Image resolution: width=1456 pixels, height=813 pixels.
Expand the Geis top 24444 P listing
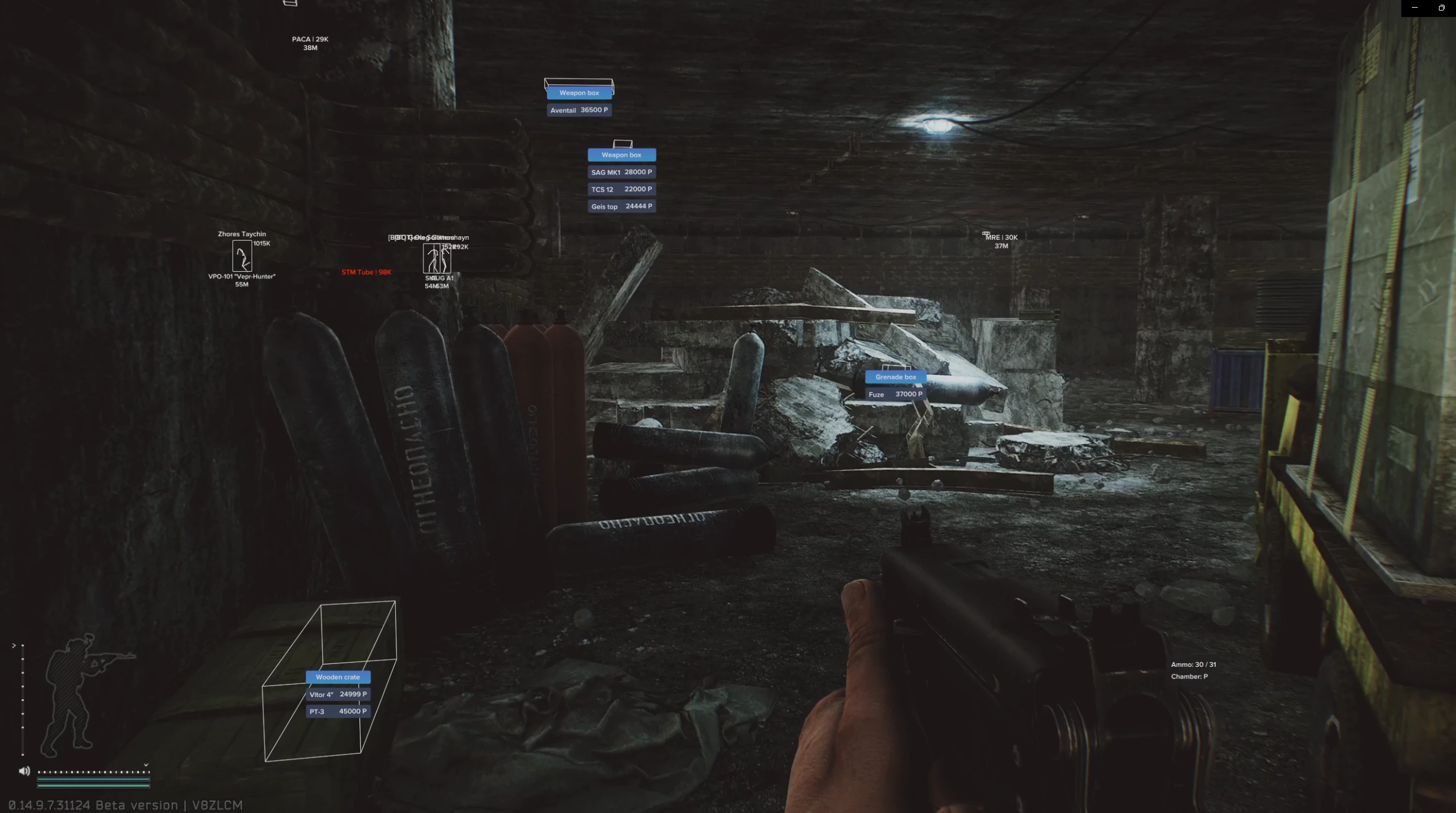[621, 206]
